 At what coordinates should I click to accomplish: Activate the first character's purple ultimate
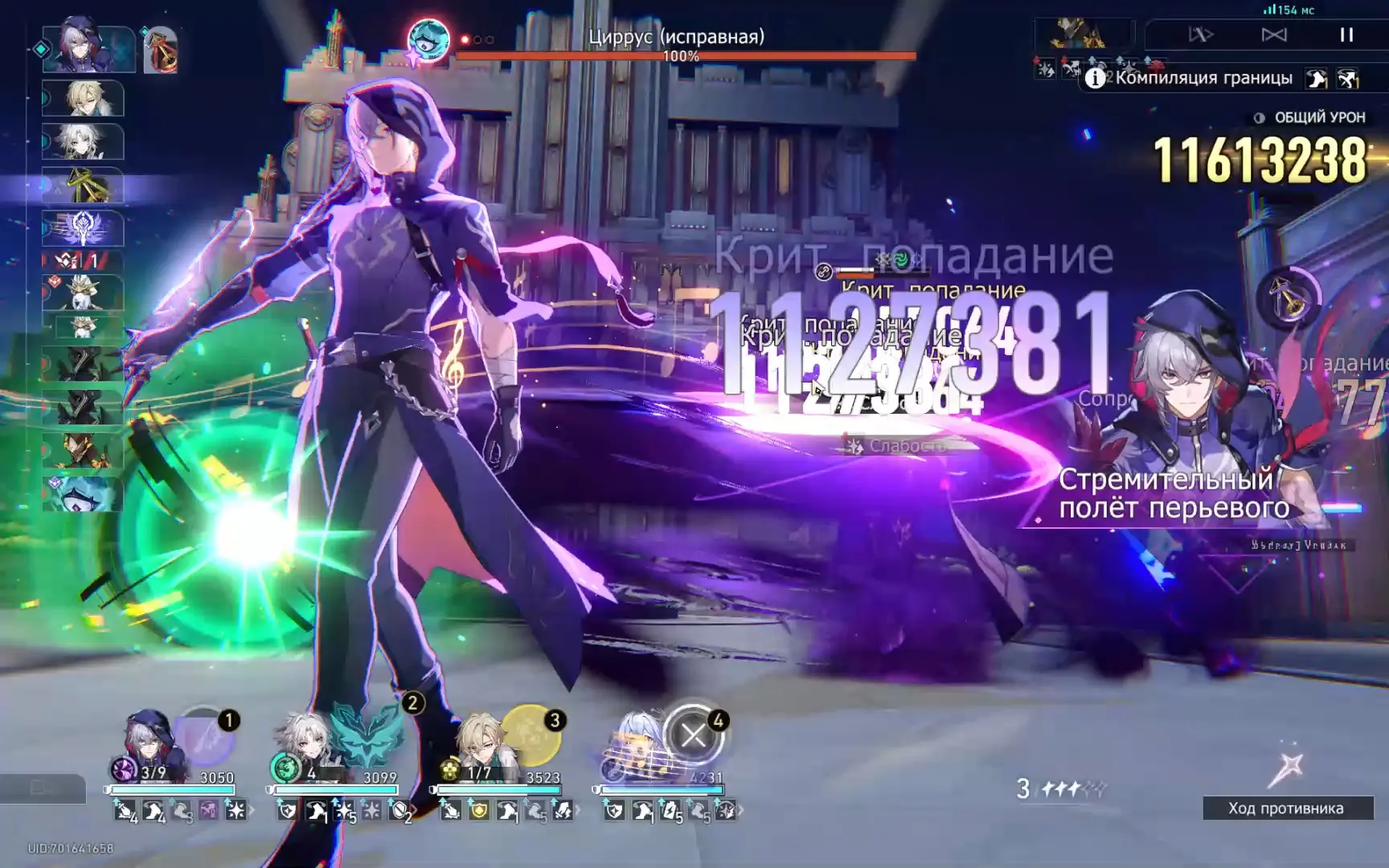pos(205,736)
